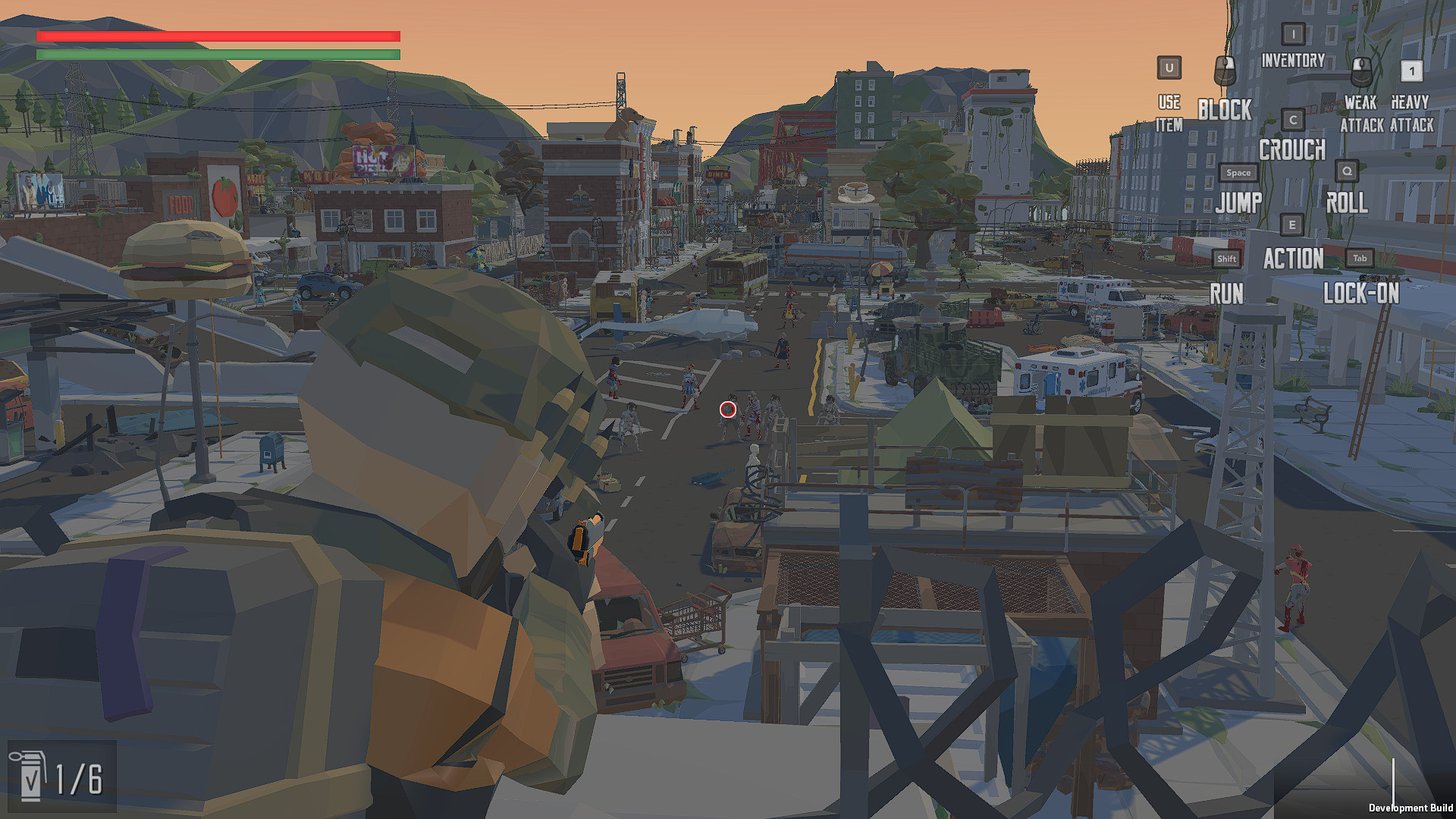The height and width of the screenshot is (819, 1456).
Task: Enable Block by clicking the Block label
Action: tap(1225, 111)
